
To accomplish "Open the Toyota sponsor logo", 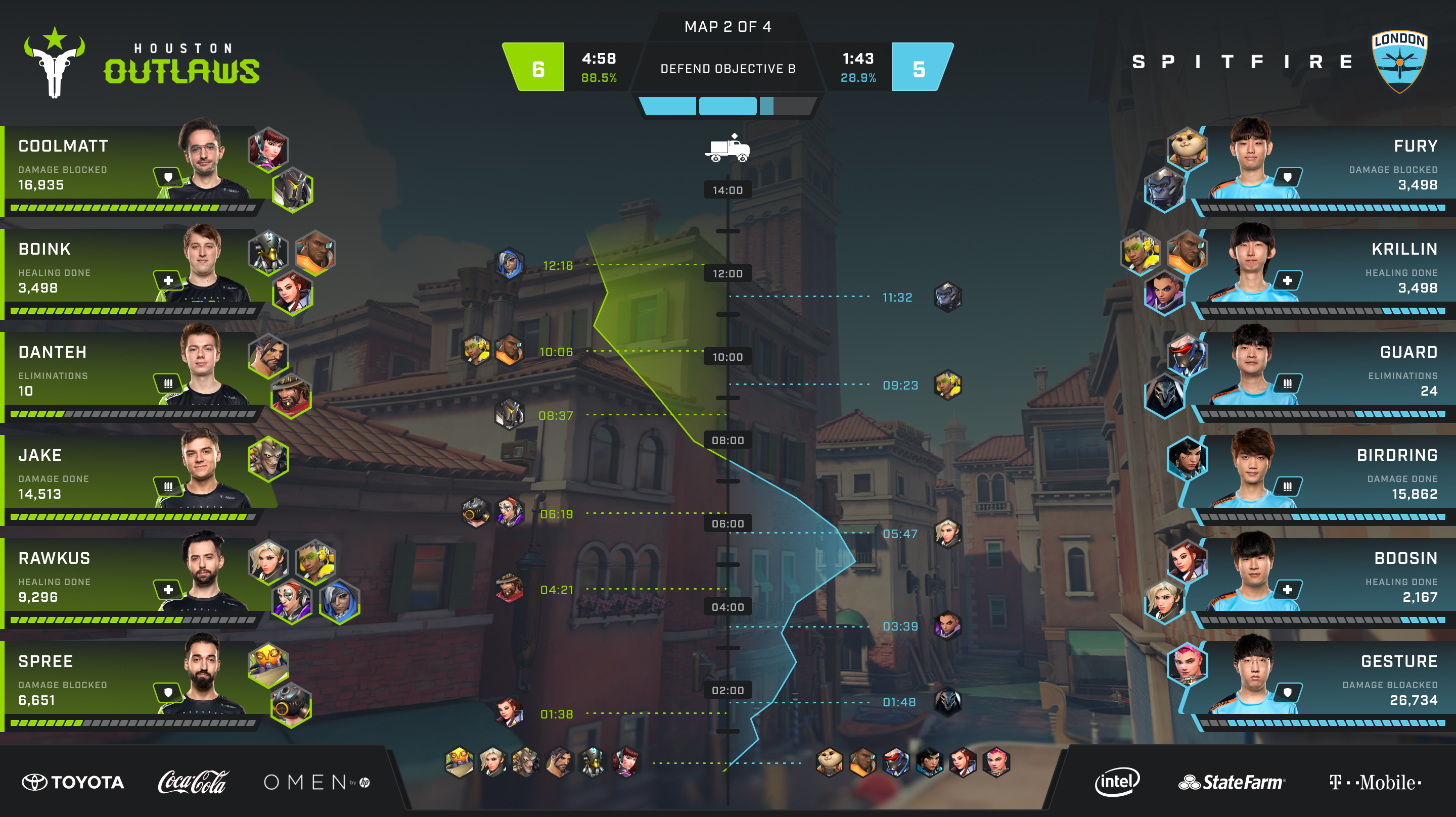I will coord(73,782).
